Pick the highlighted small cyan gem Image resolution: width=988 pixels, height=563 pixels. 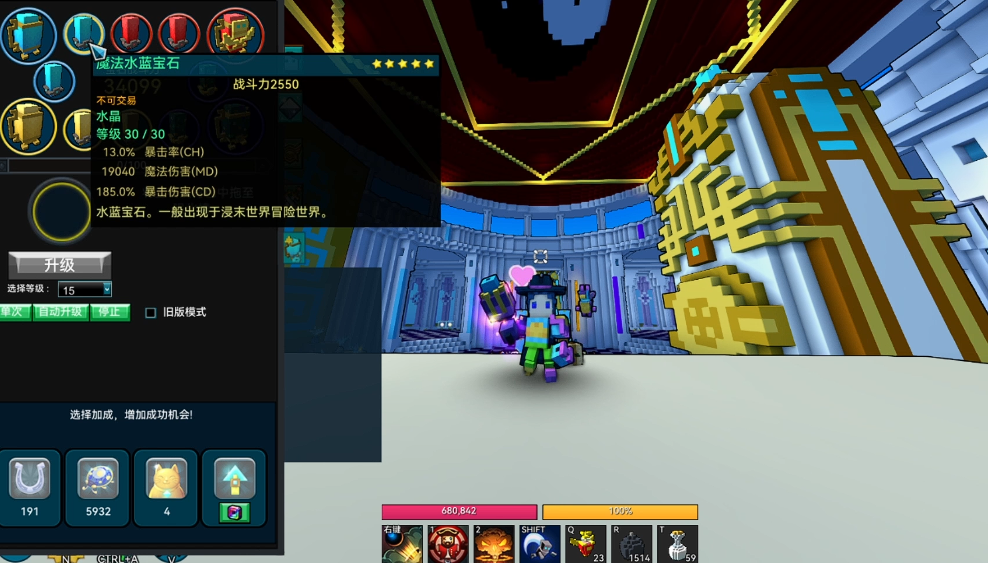(84, 33)
